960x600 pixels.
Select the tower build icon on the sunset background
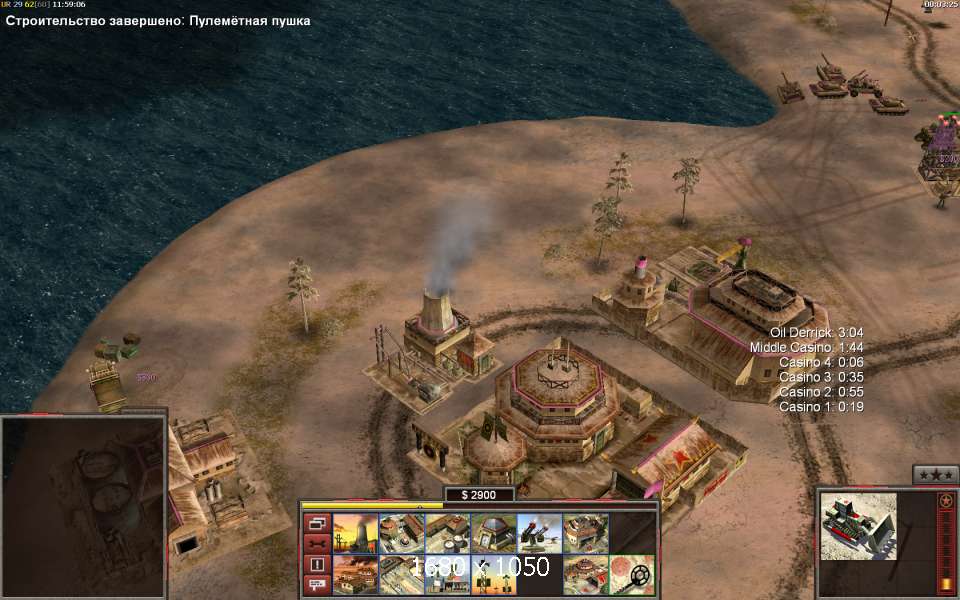pos(493,575)
